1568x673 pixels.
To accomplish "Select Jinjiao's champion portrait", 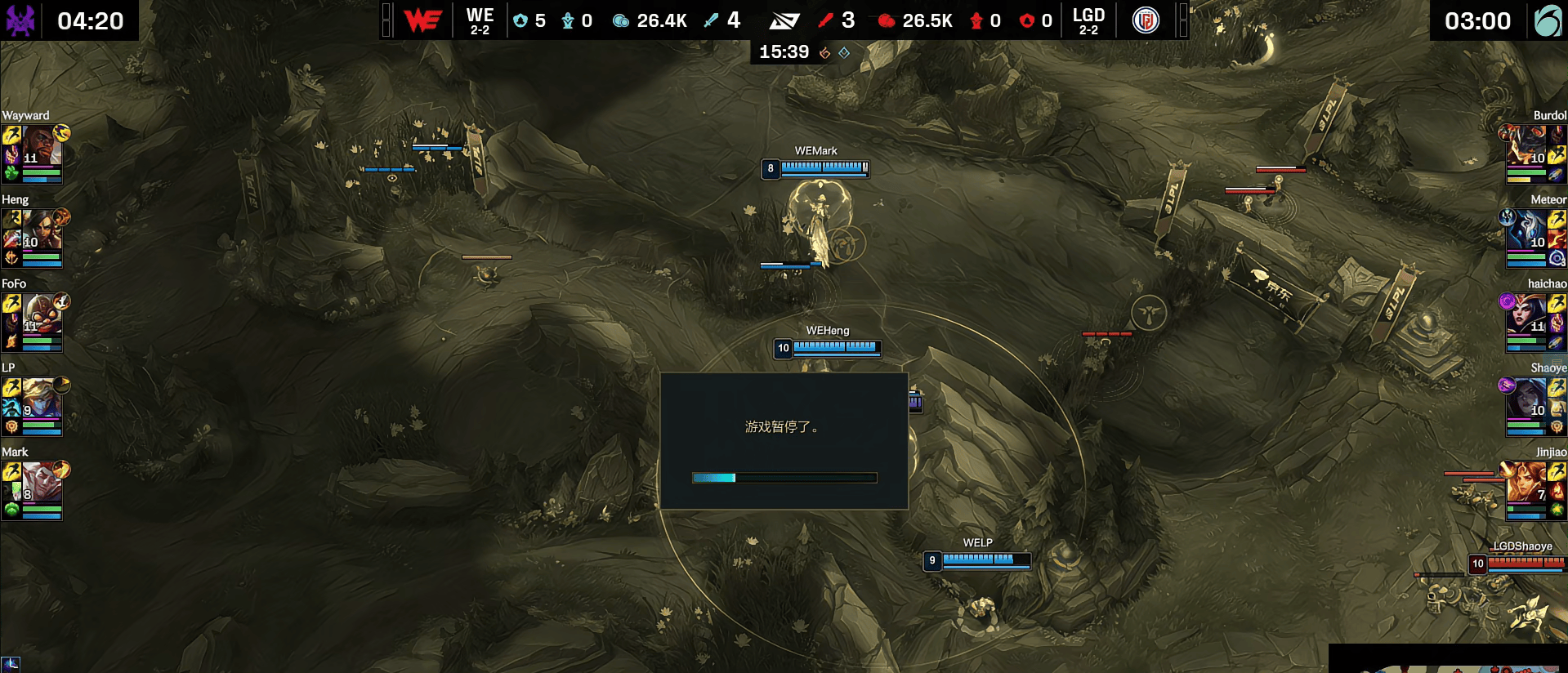I will coord(1526,483).
